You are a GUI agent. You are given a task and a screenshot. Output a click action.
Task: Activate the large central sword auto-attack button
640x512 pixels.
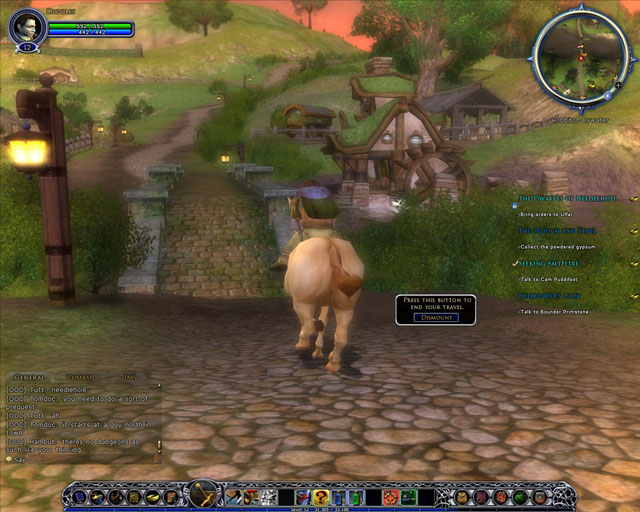click(203, 494)
